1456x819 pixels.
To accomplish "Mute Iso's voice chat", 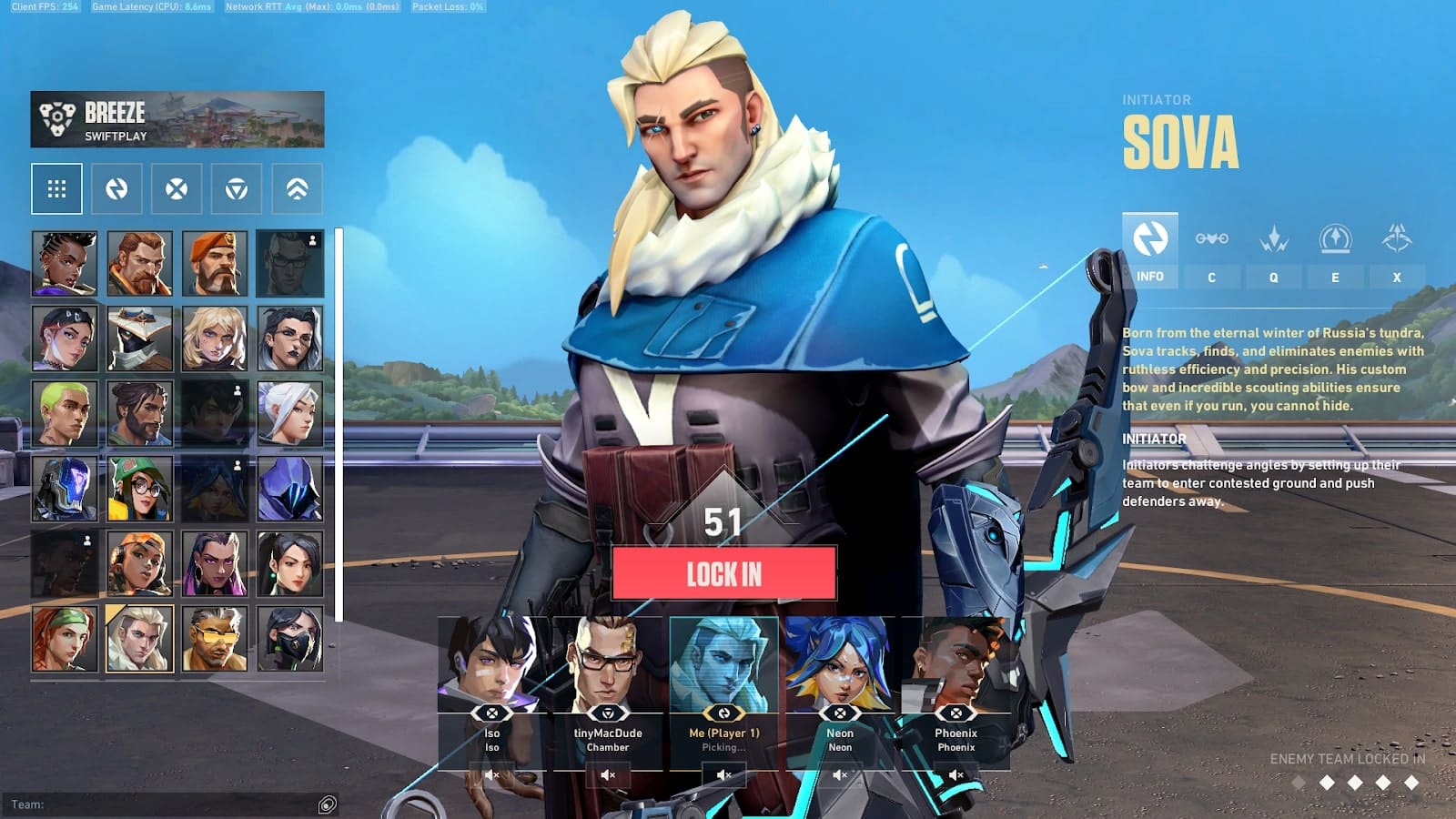I will click(491, 775).
